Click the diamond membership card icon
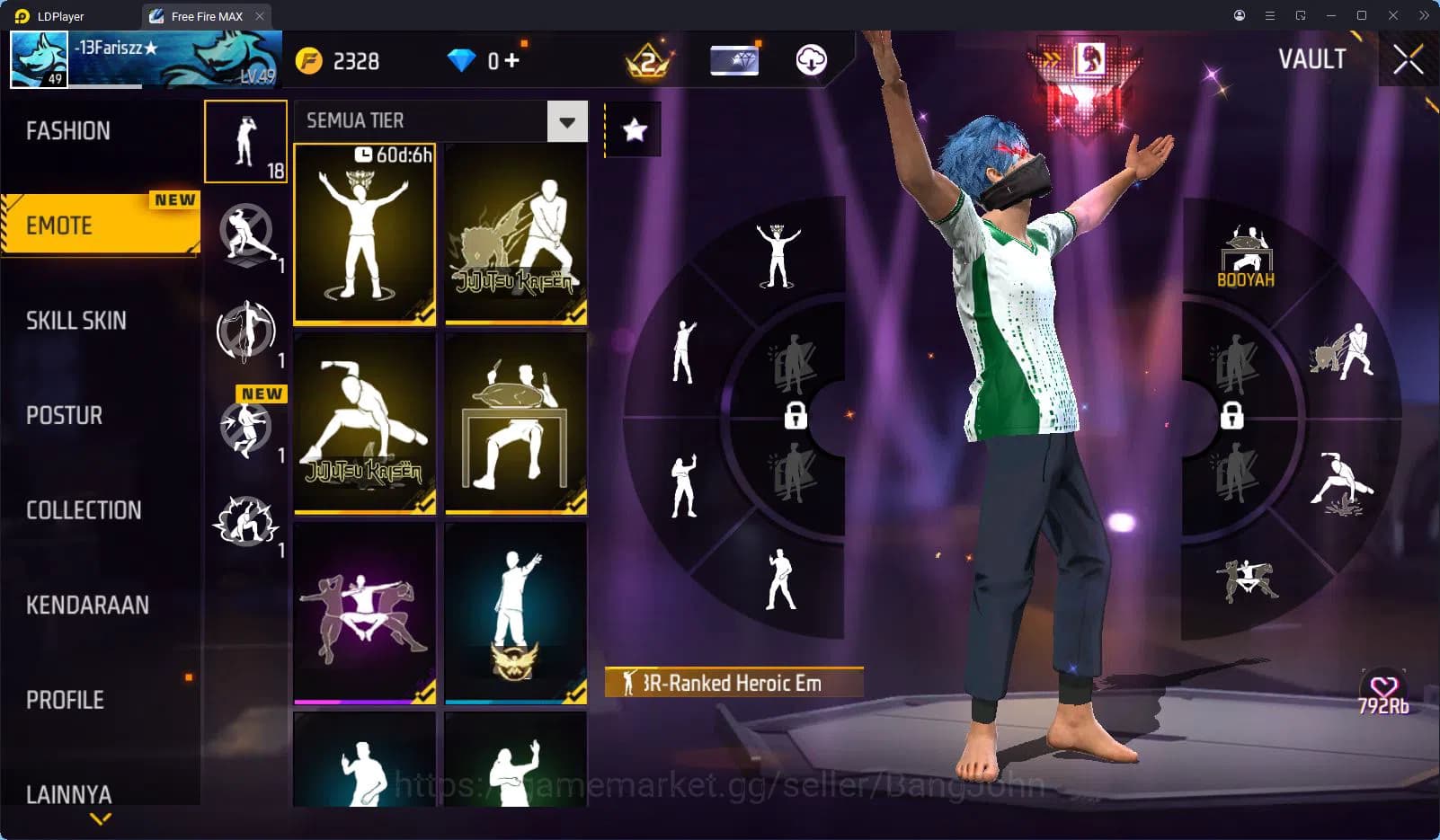Viewport: 1440px width, 840px height. click(x=733, y=58)
